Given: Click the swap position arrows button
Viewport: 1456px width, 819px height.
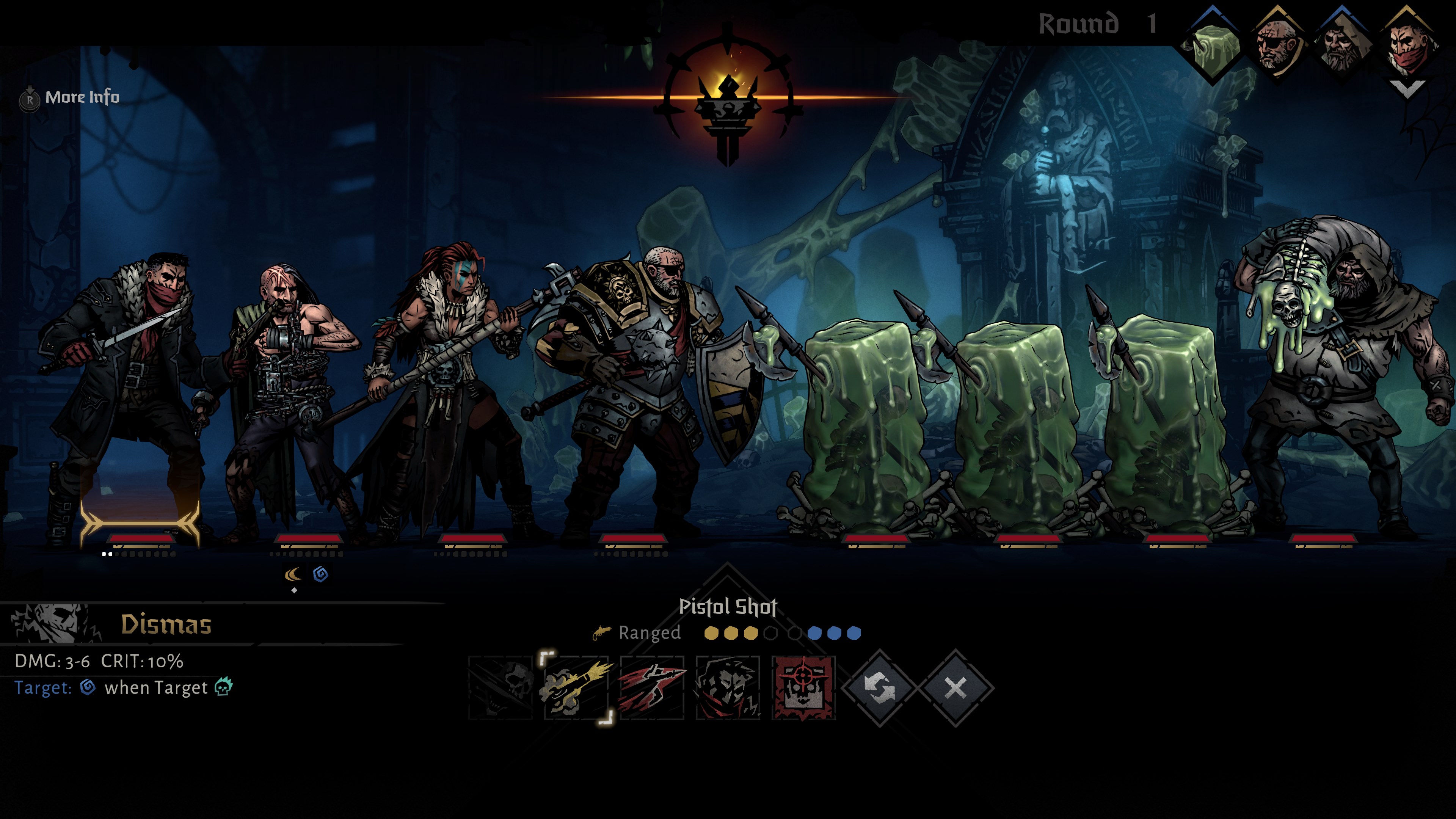Looking at the screenshot, I should point(880,688).
